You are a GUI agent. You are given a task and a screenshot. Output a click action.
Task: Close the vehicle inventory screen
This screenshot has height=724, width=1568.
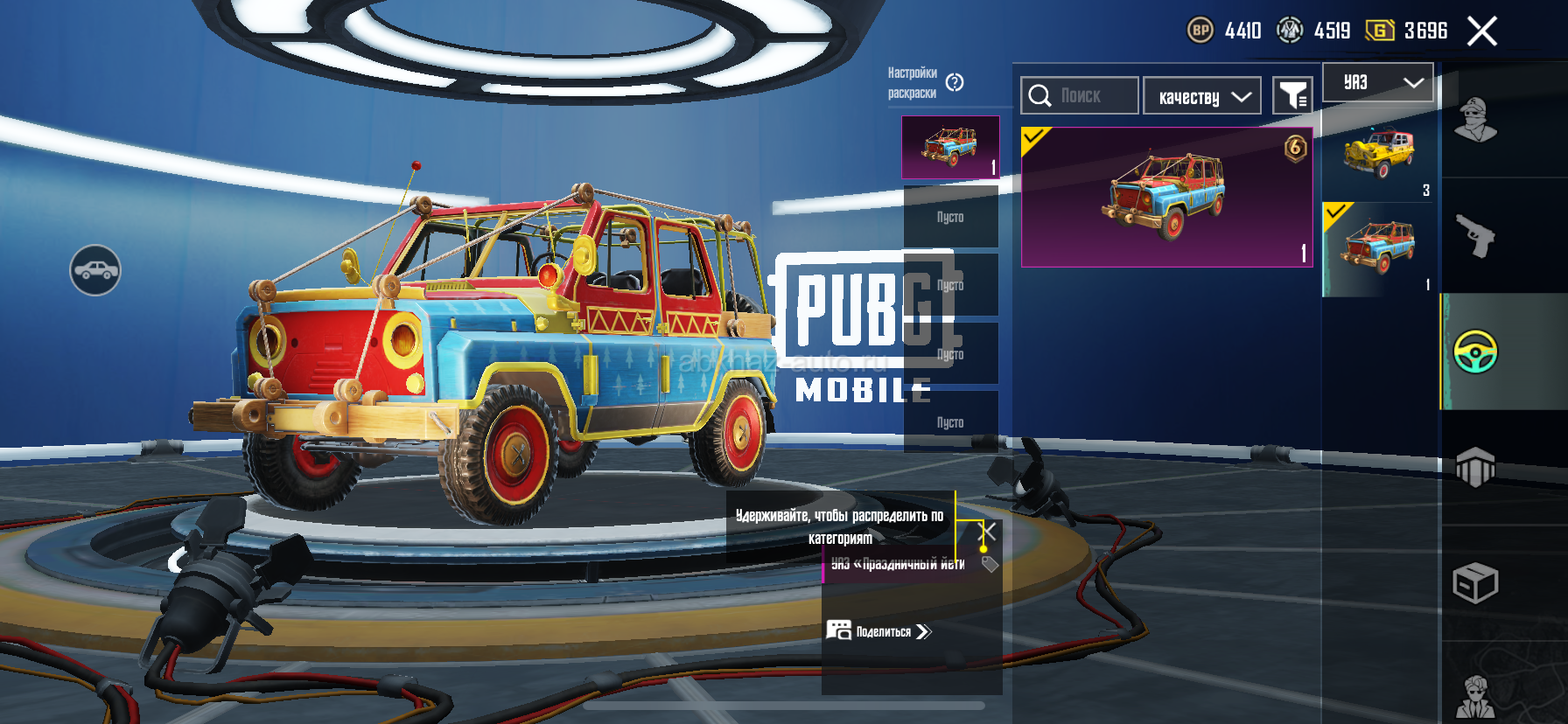pos(1481,31)
